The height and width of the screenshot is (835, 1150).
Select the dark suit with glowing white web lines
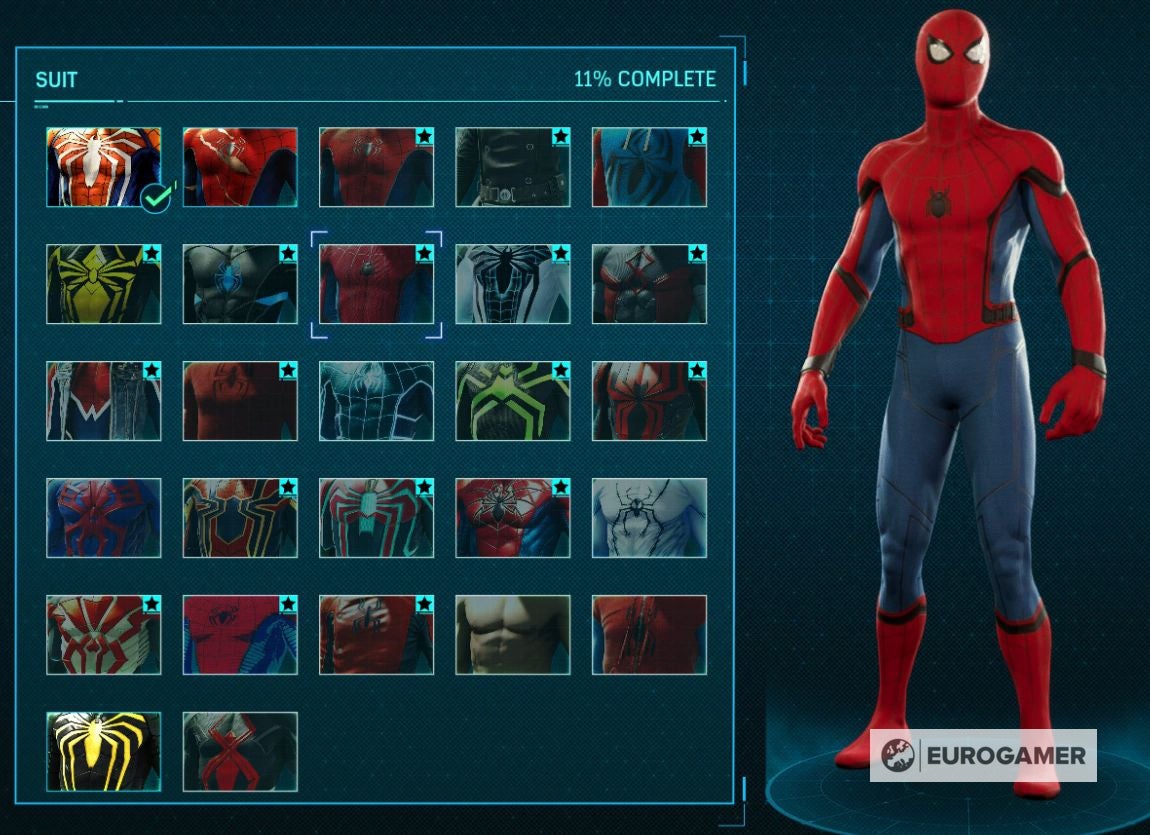coord(376,401)
